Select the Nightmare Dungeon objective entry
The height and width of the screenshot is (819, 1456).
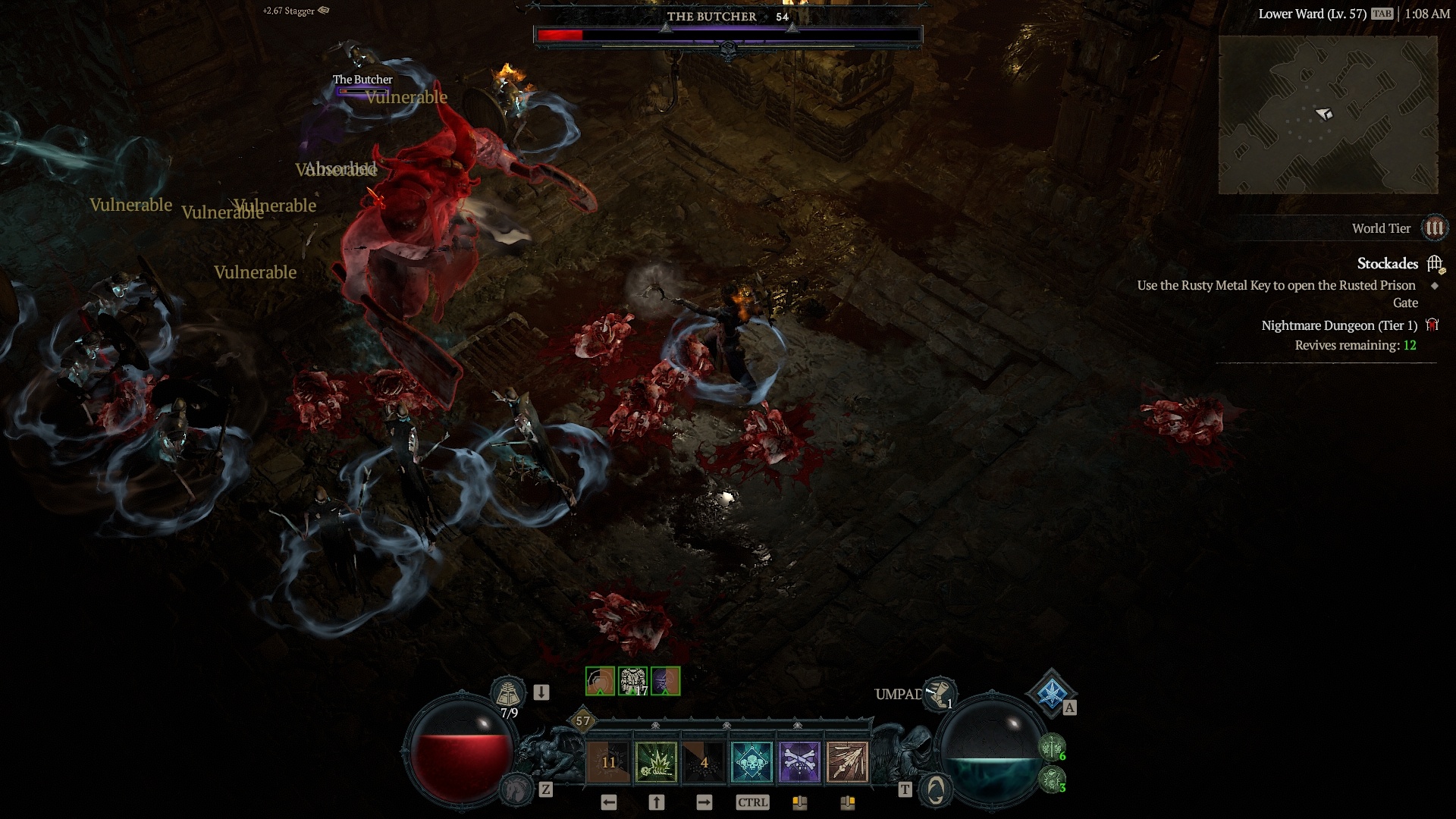coord(1338,325)
